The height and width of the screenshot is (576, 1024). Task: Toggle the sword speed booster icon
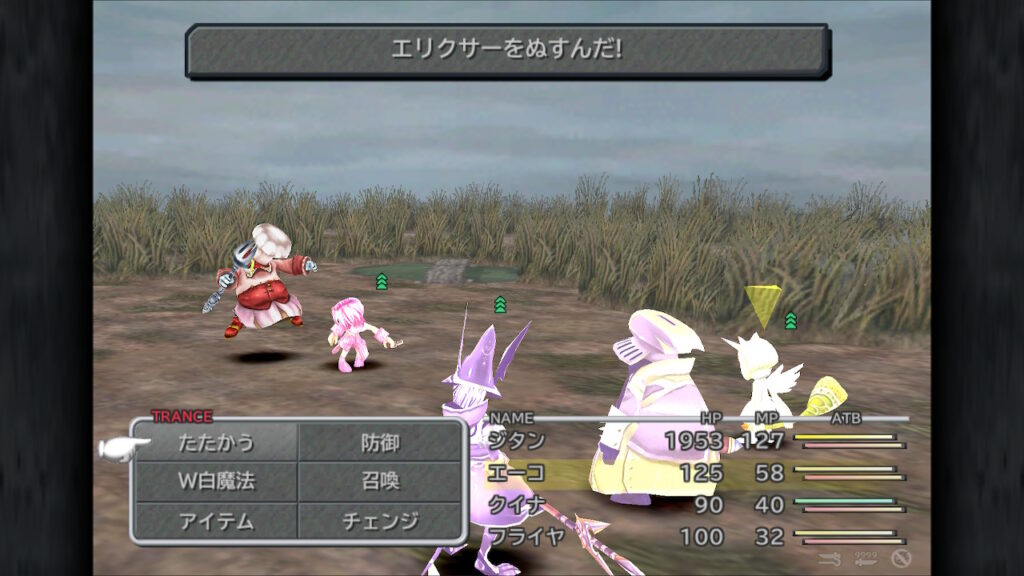(829, 558)
